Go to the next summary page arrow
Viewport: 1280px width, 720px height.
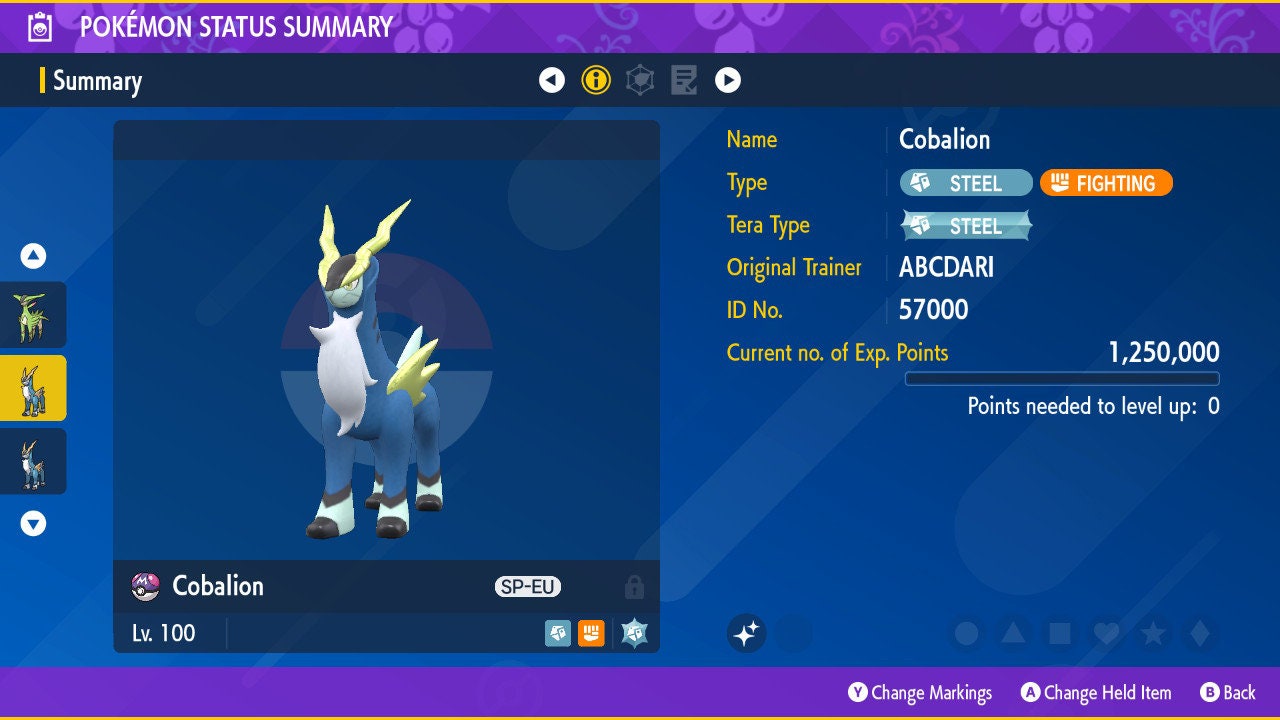click(x=728, y=80)
